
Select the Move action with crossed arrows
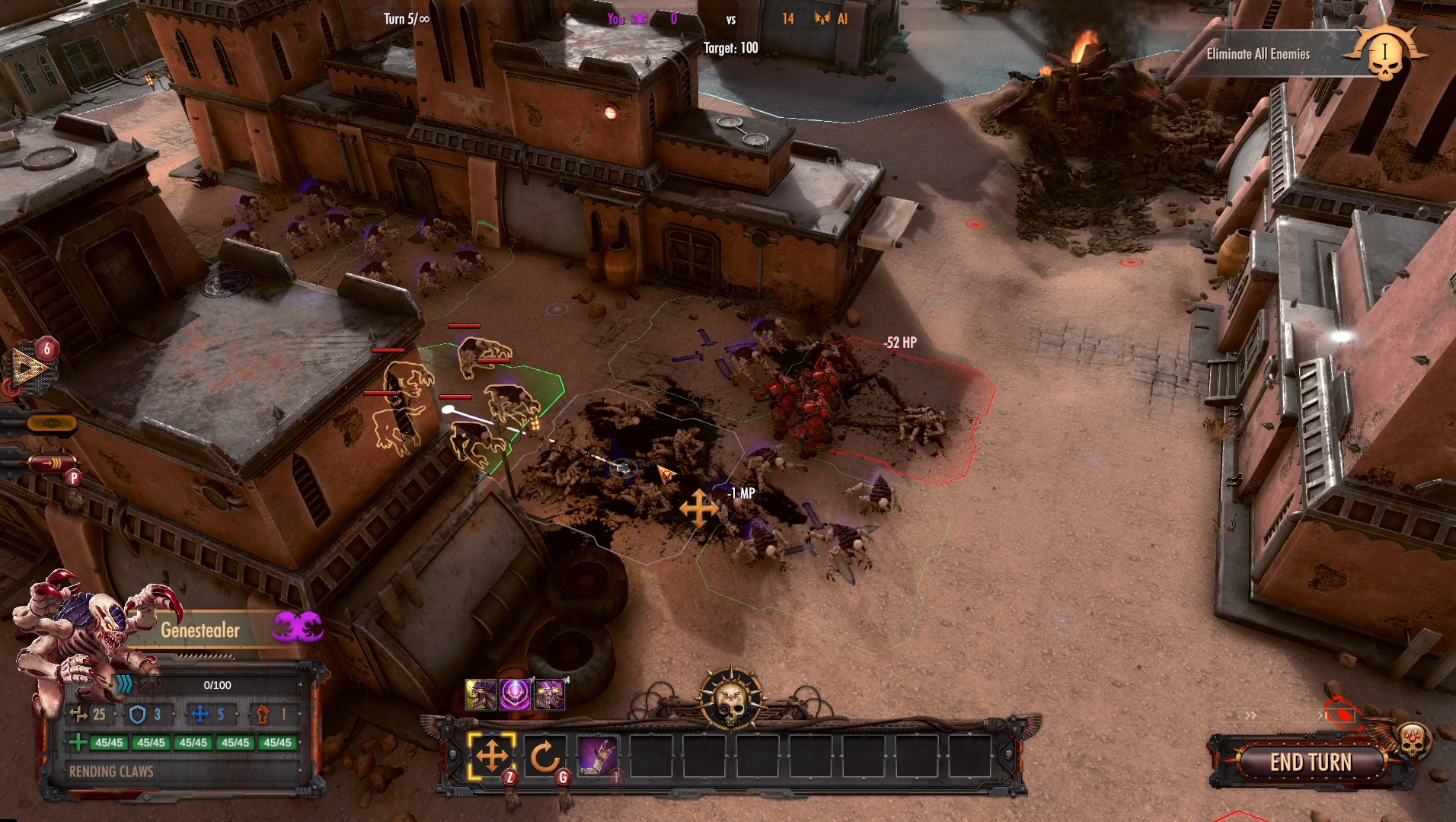click(x=491, y=757)
